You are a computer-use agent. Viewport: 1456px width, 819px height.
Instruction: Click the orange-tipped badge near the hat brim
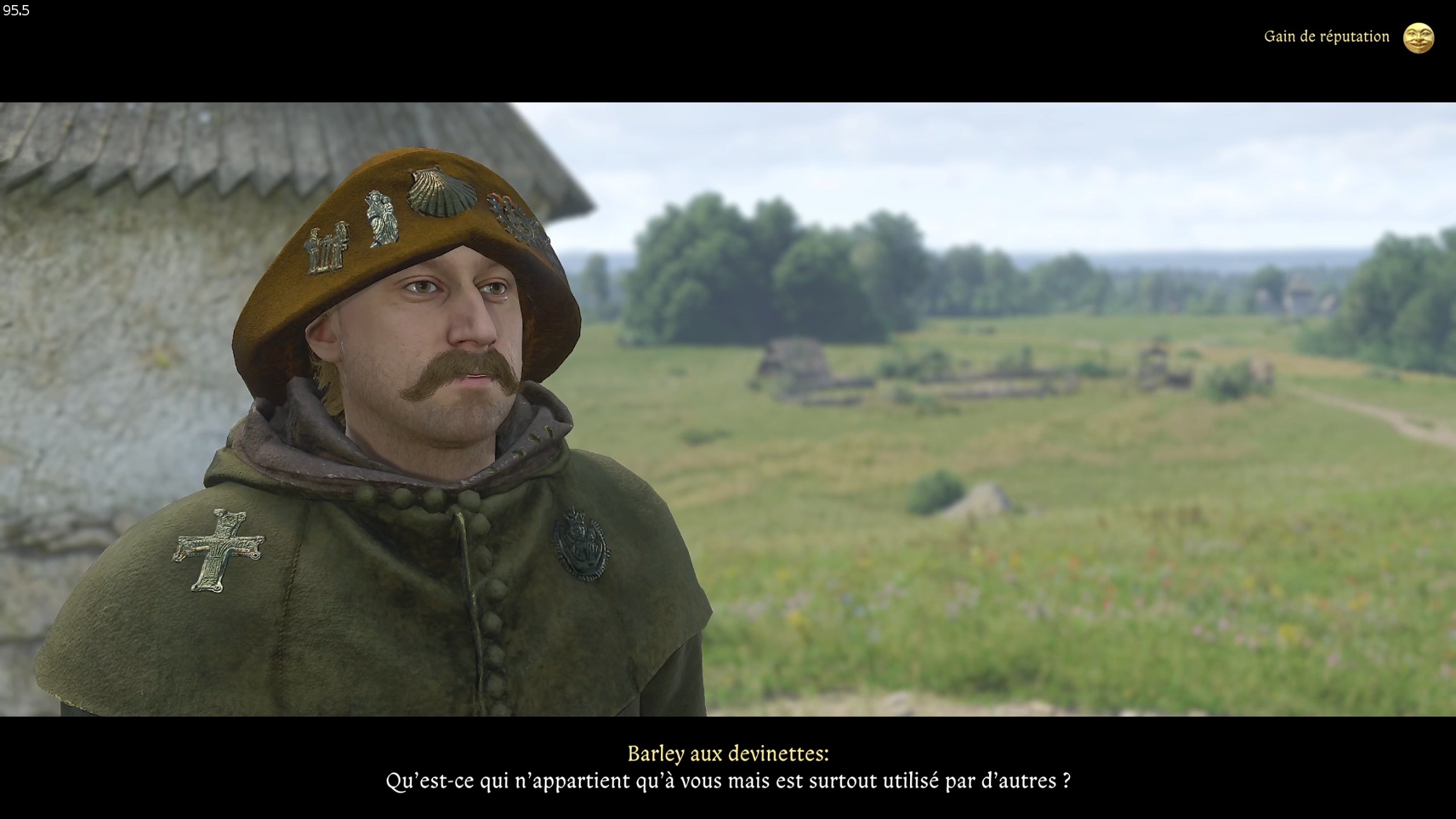(x=507, y=200)
